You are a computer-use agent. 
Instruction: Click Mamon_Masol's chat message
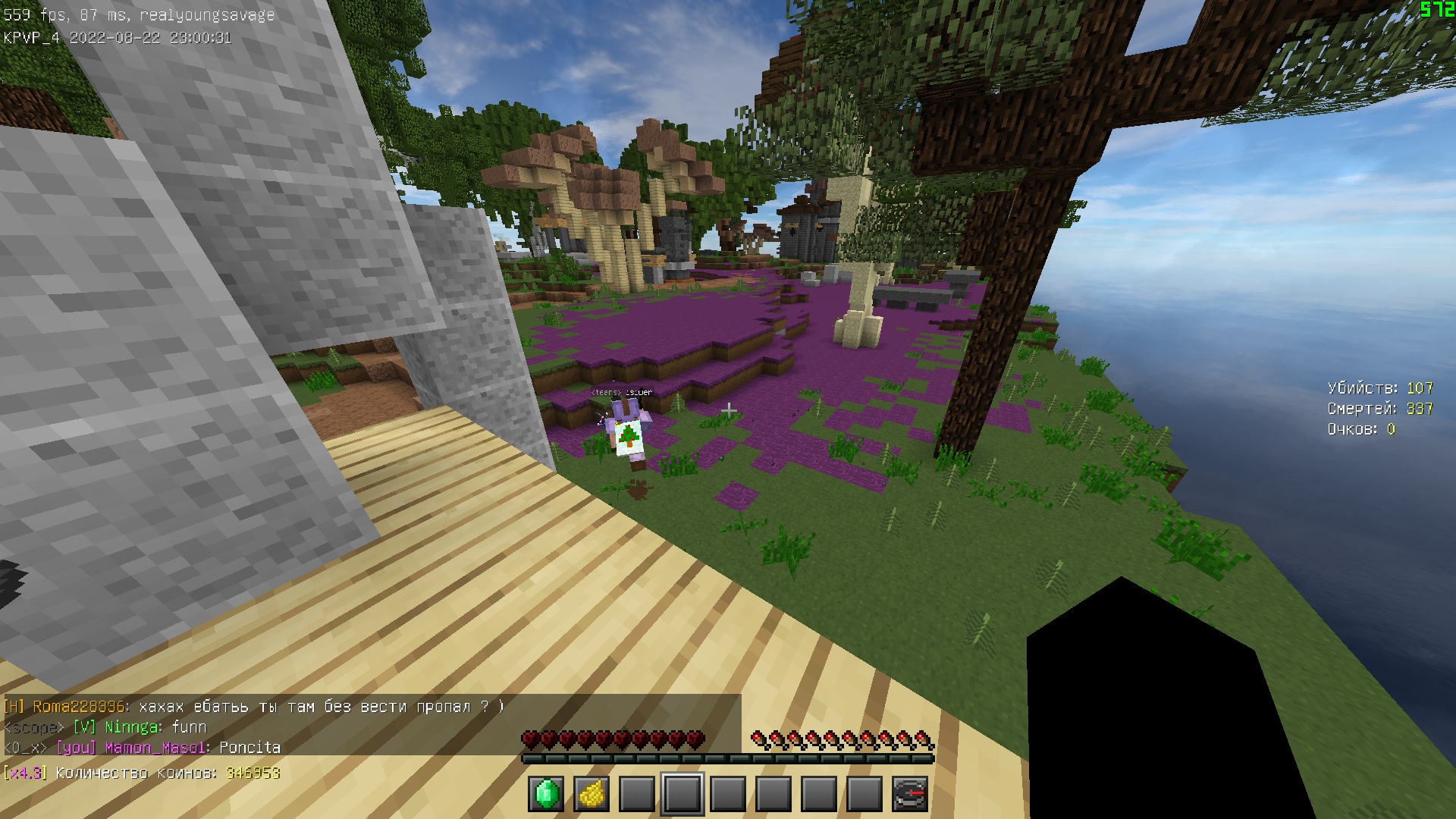249,748
